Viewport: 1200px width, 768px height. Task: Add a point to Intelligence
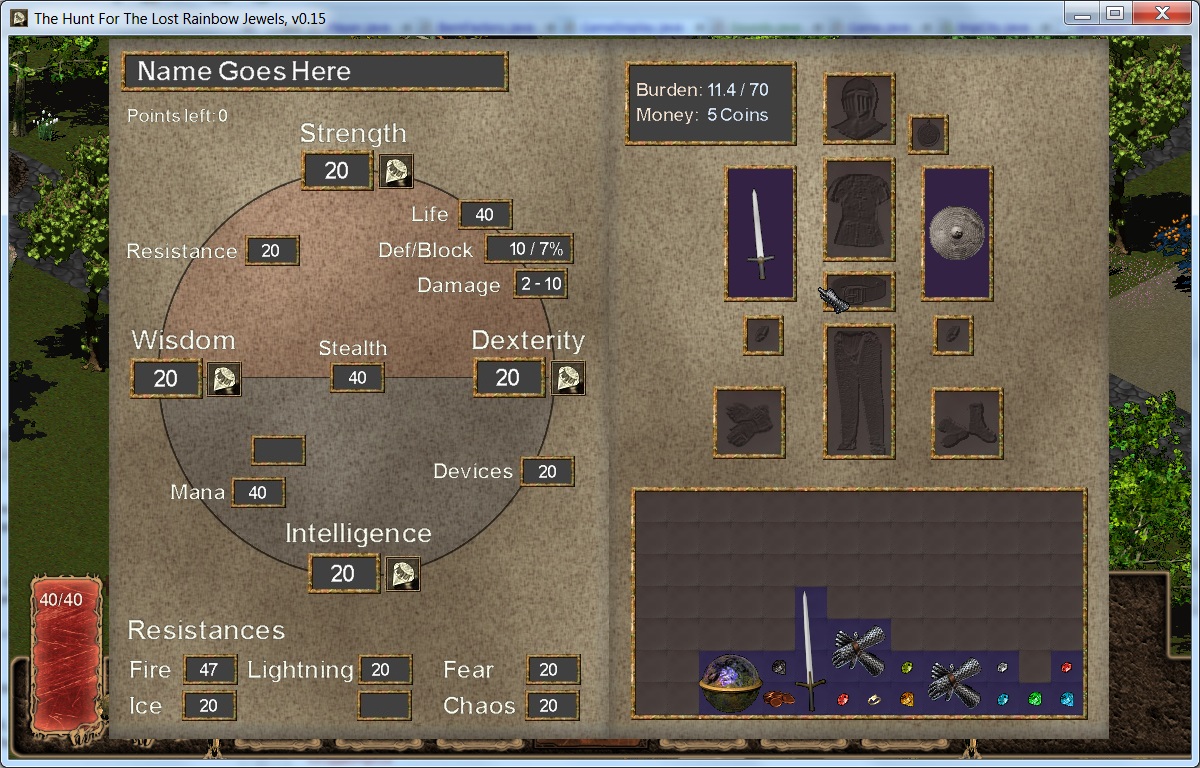click(x=402, y=574)
